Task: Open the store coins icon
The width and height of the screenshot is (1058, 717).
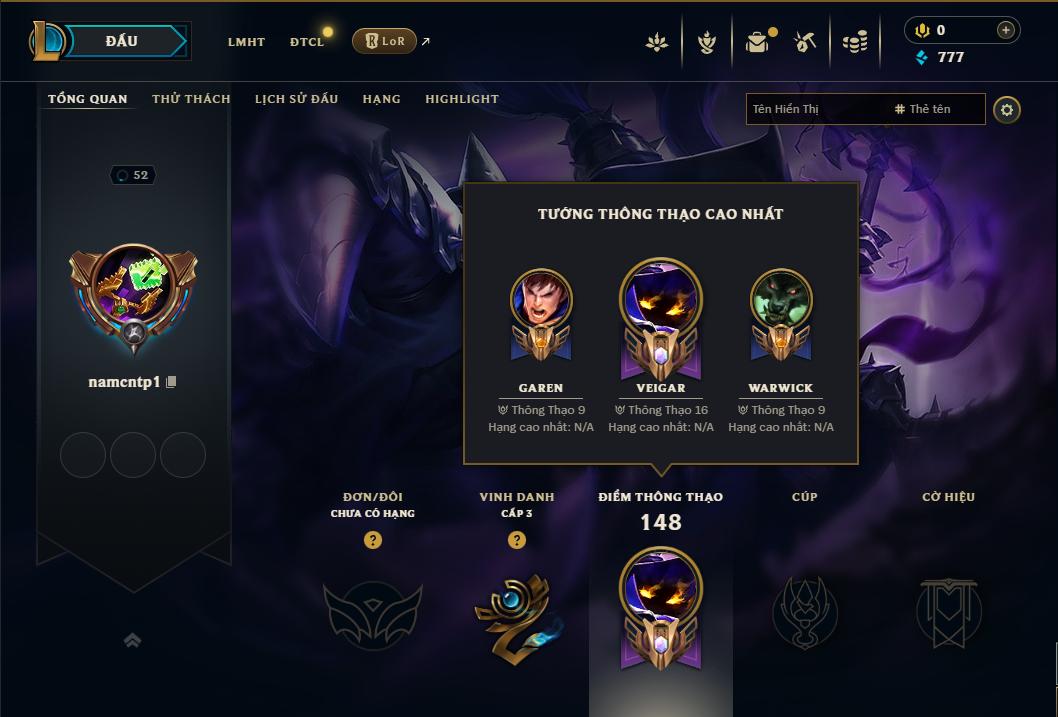Action: (854, 42)
